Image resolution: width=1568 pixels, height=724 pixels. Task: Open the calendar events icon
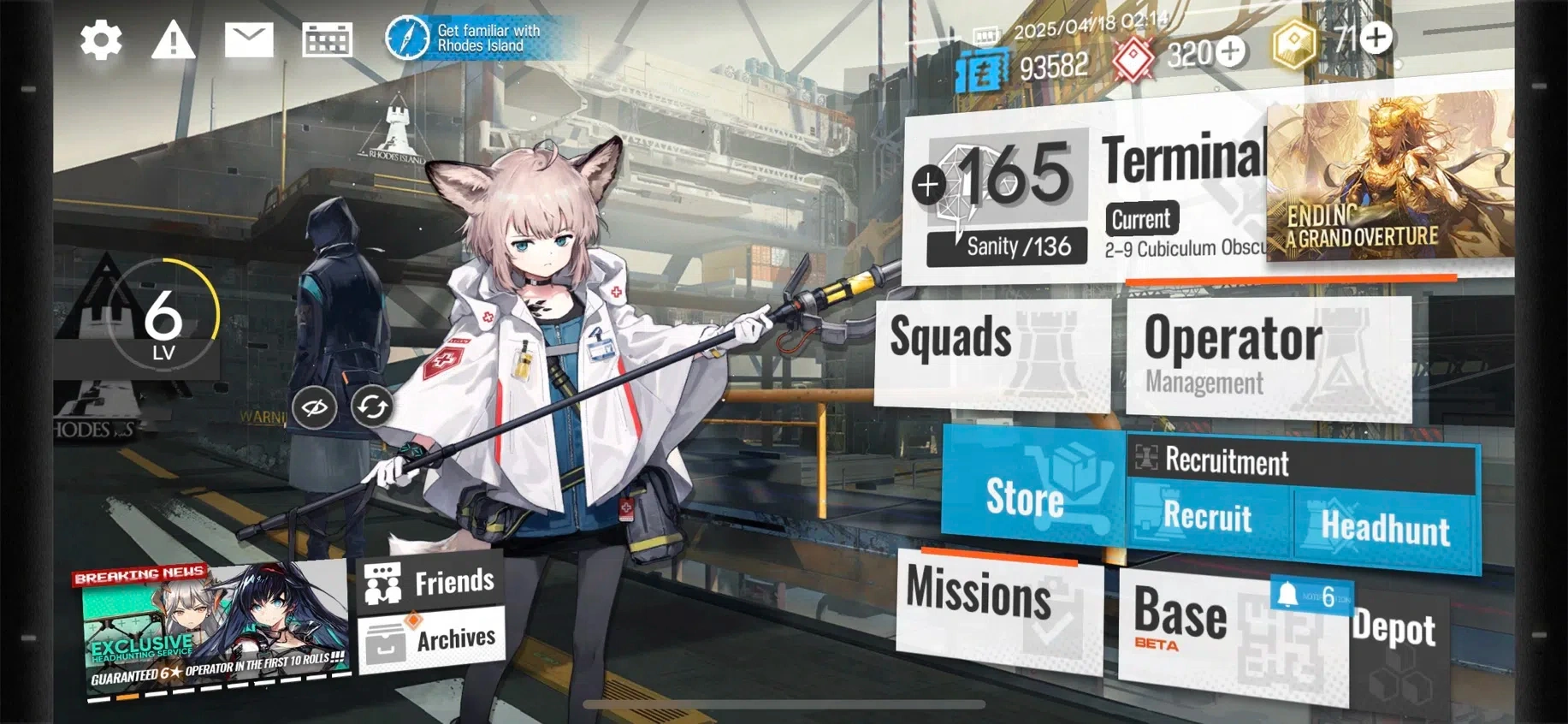327,40
